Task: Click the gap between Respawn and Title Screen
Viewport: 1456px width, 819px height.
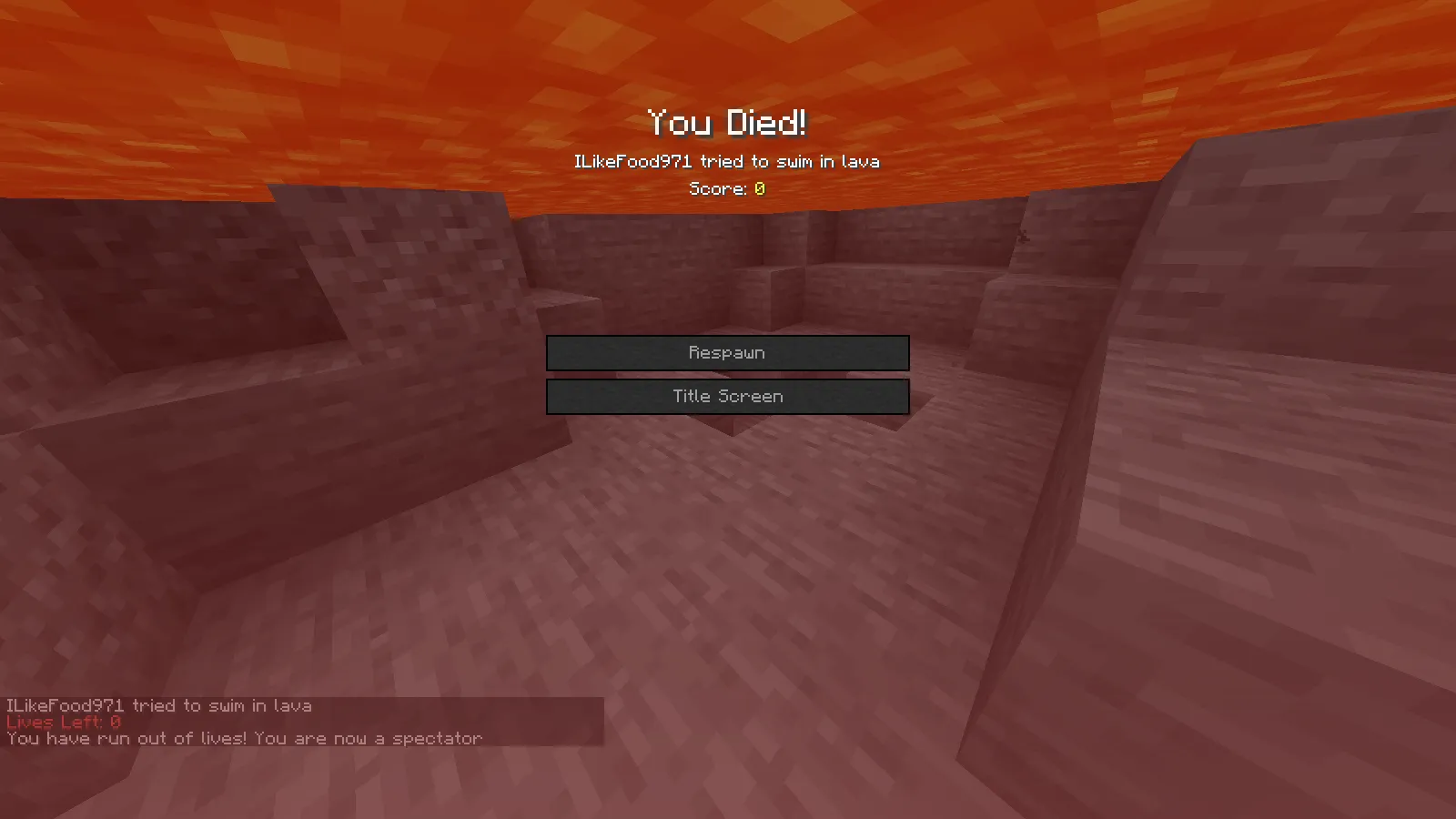Action: pos(728,374)
